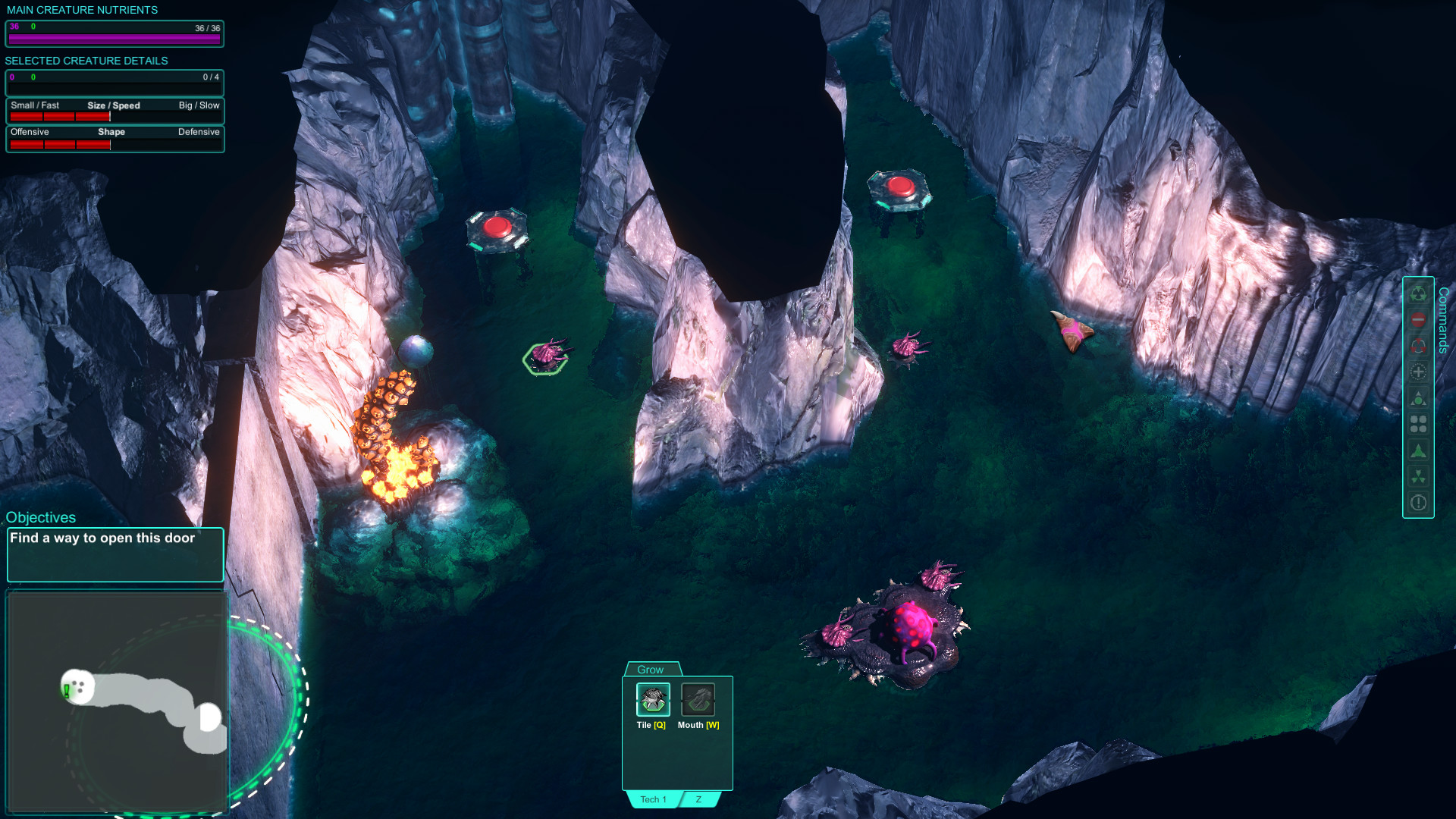Switch to the Tech 1 tab
Viewport: 1456px width, 819px height.
(652, 799)
